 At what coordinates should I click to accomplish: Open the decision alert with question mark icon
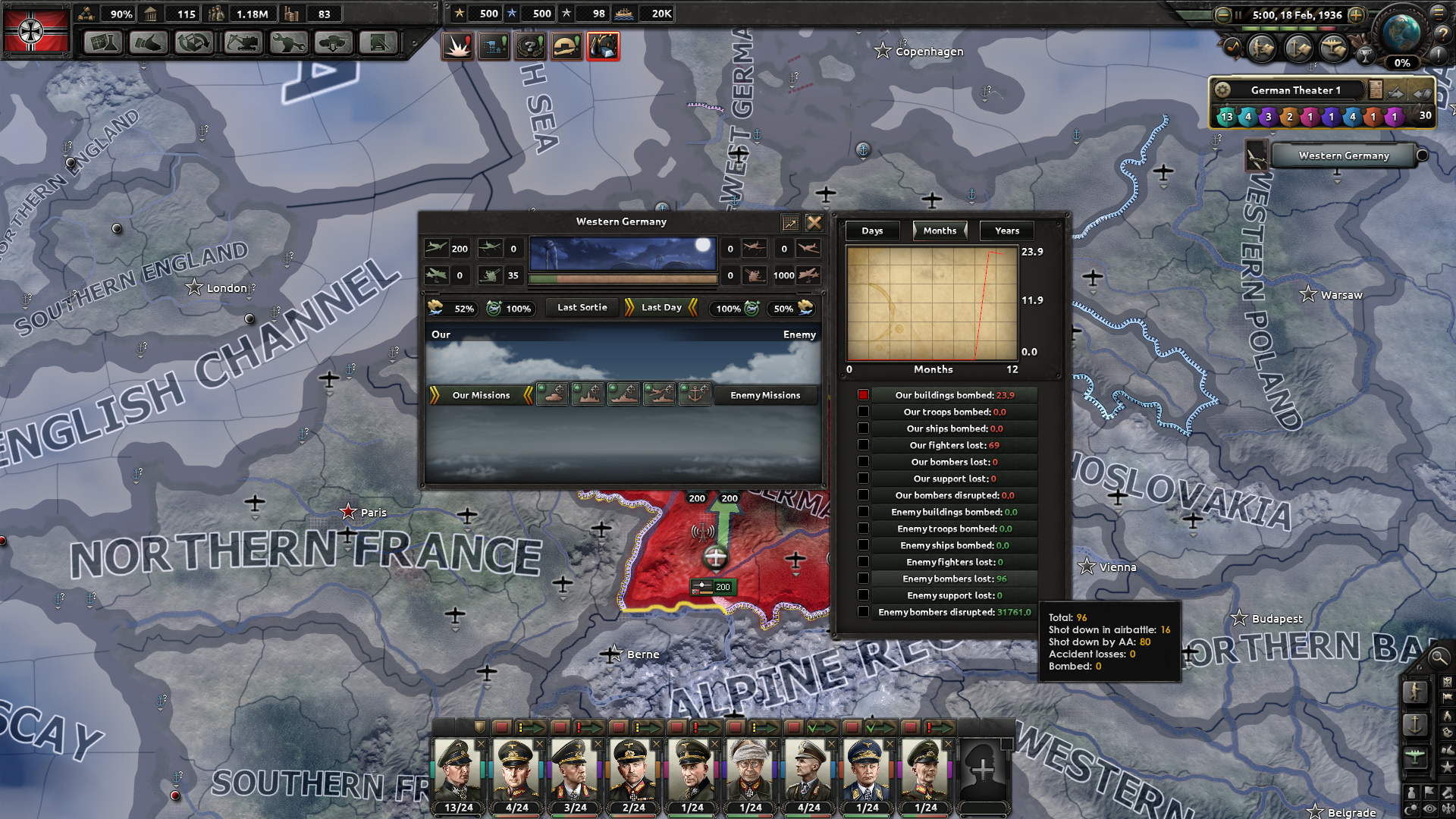coord(531,45)
